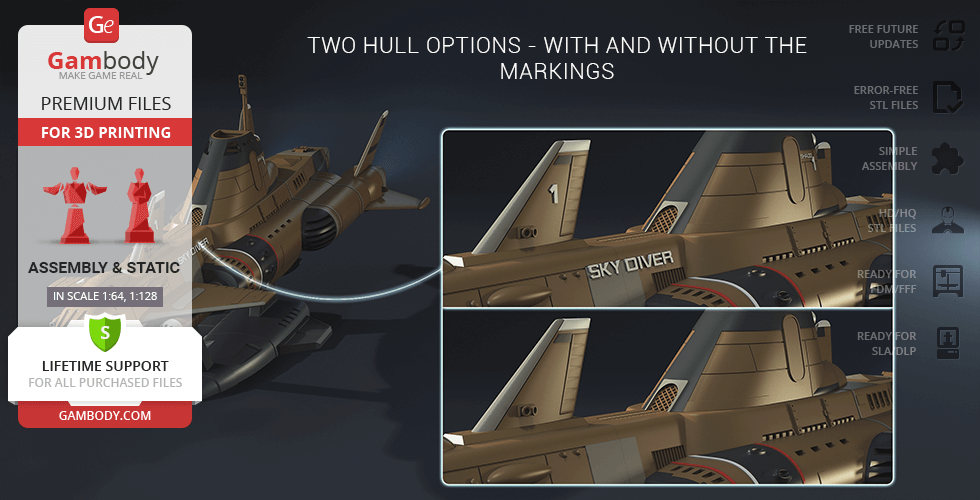This screenshot has height=500, width=980.
Task: Choose the Simple Assembly puzzle icon
Action: (946, 158)
